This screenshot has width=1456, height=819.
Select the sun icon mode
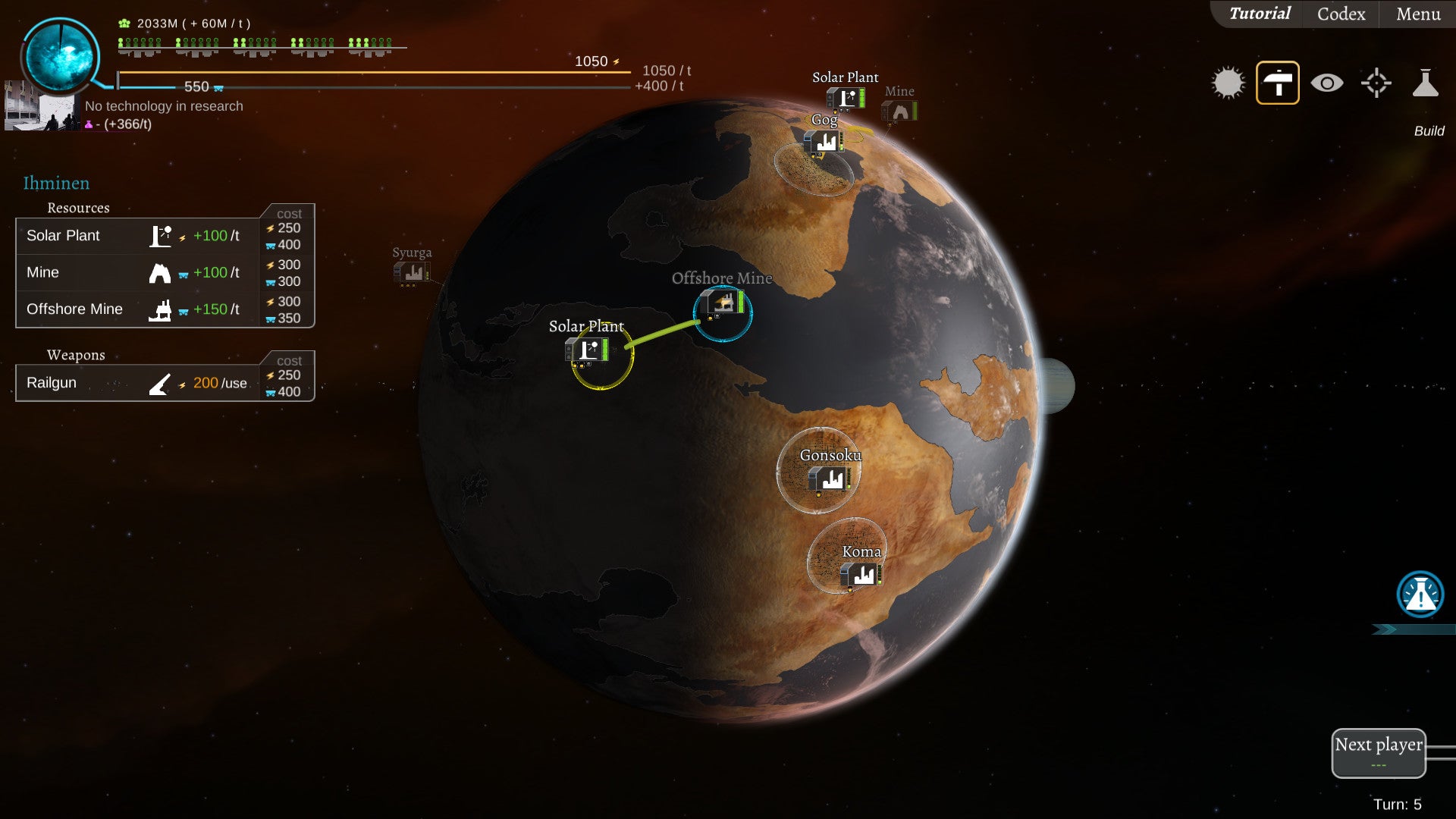coord(1228,83)
